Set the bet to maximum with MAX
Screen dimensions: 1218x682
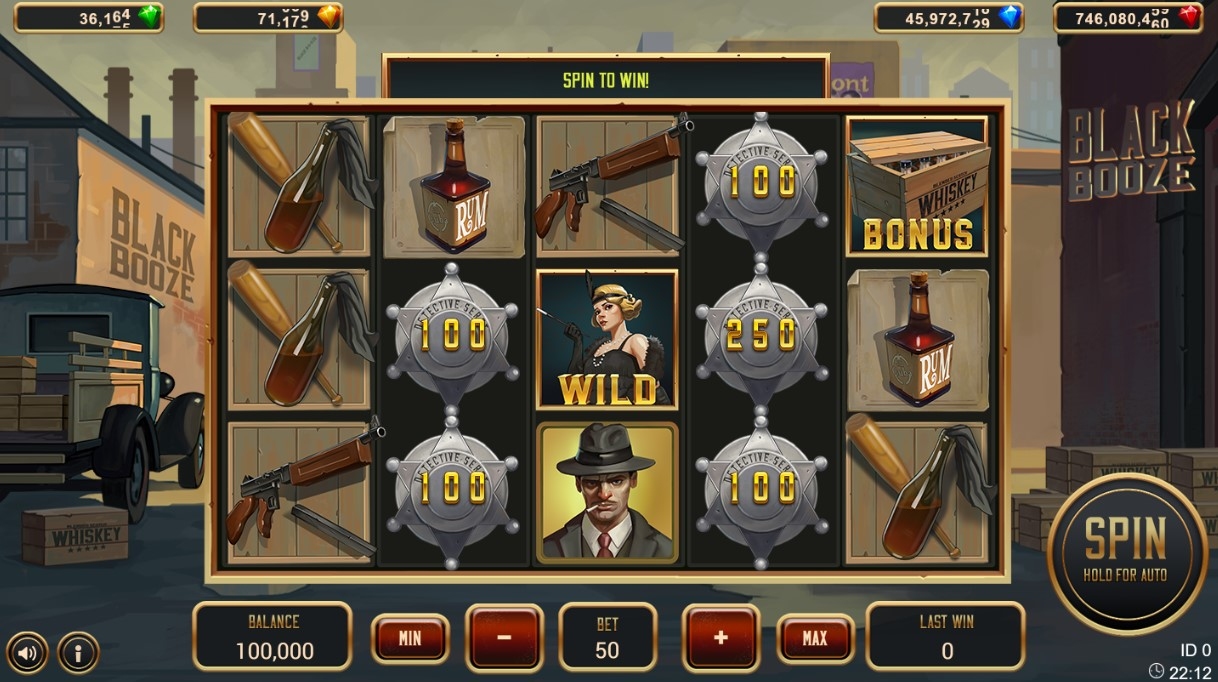[x=815, y=638]
